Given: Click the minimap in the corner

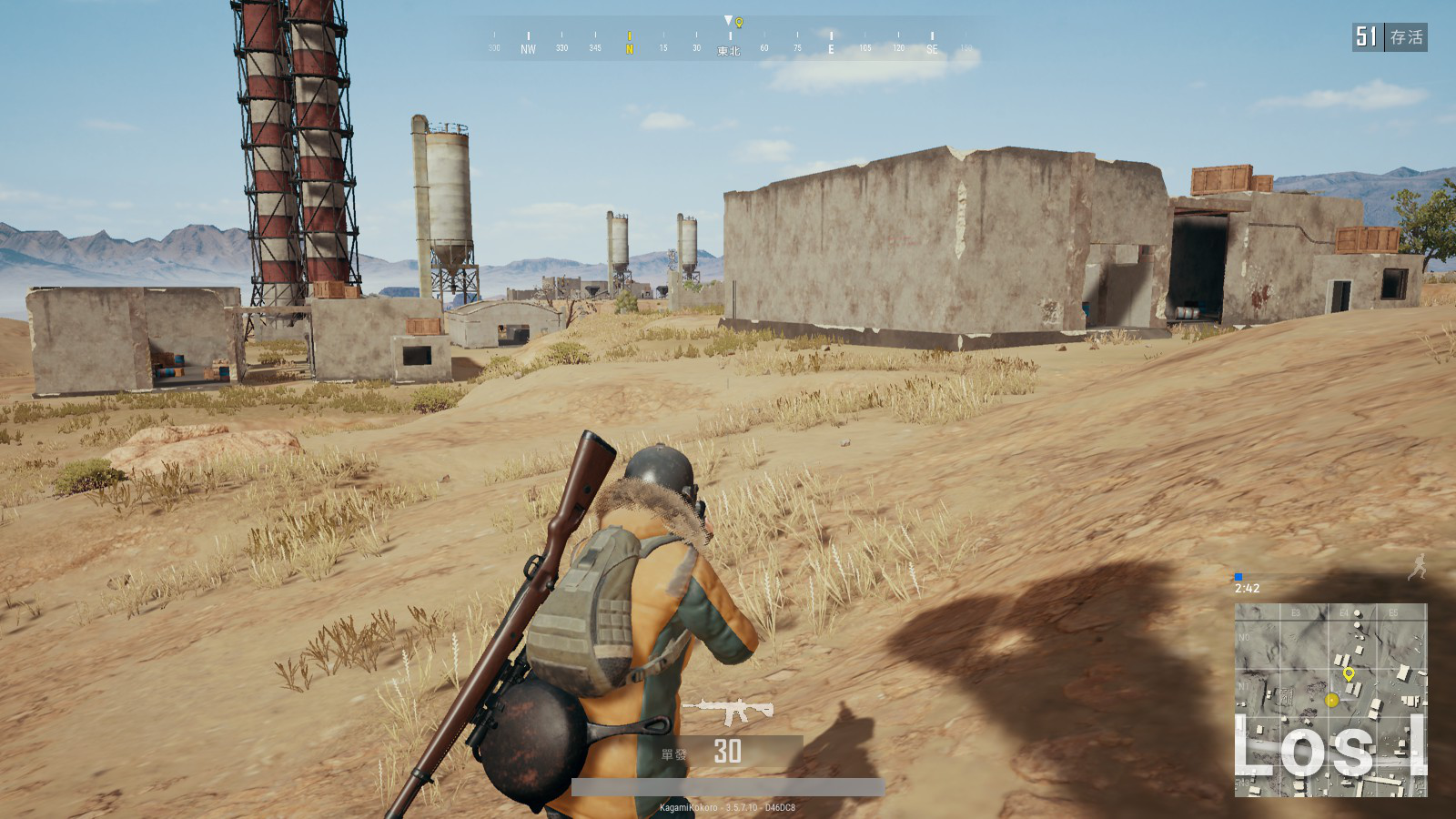Looking at the screenshot, I should [x=1330, y=700].
